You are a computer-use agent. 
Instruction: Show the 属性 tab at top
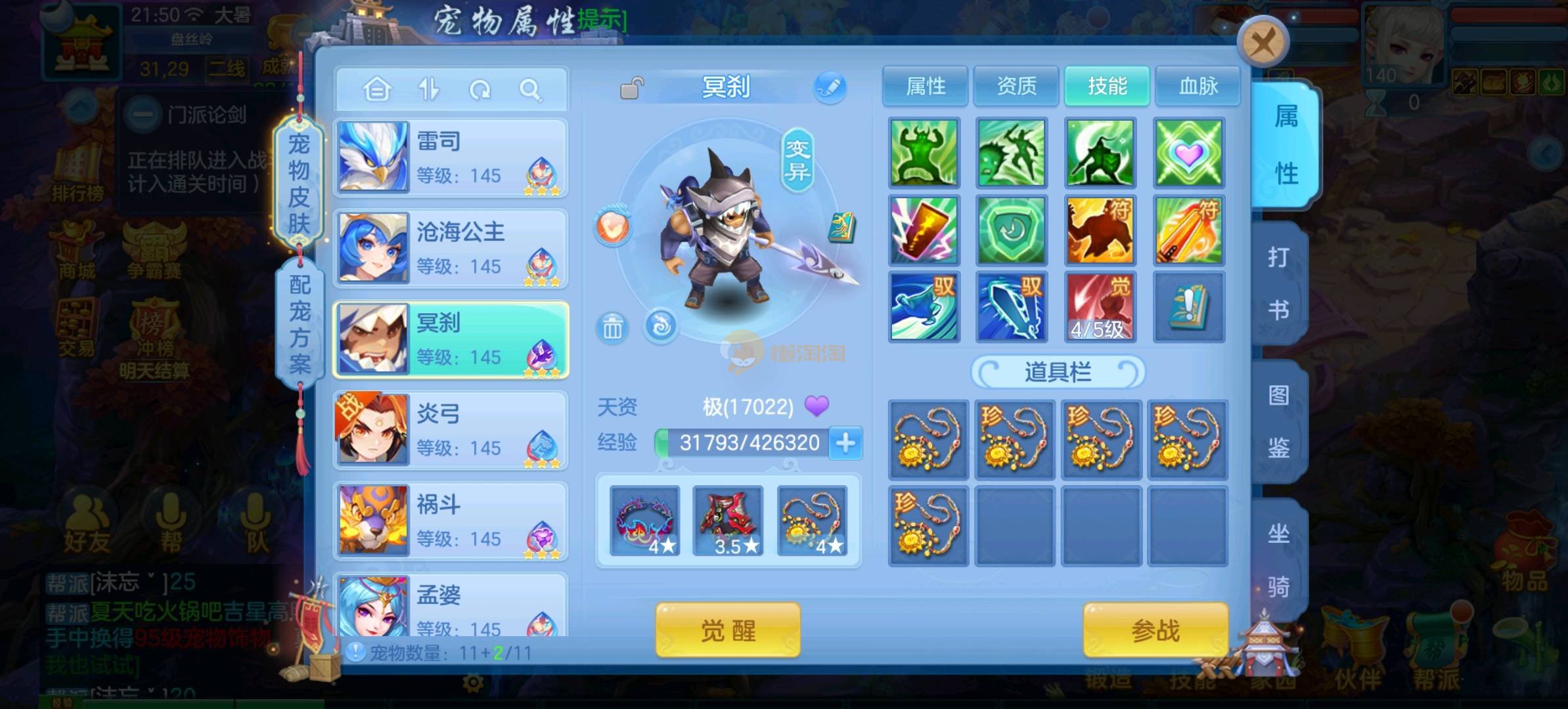925,86
